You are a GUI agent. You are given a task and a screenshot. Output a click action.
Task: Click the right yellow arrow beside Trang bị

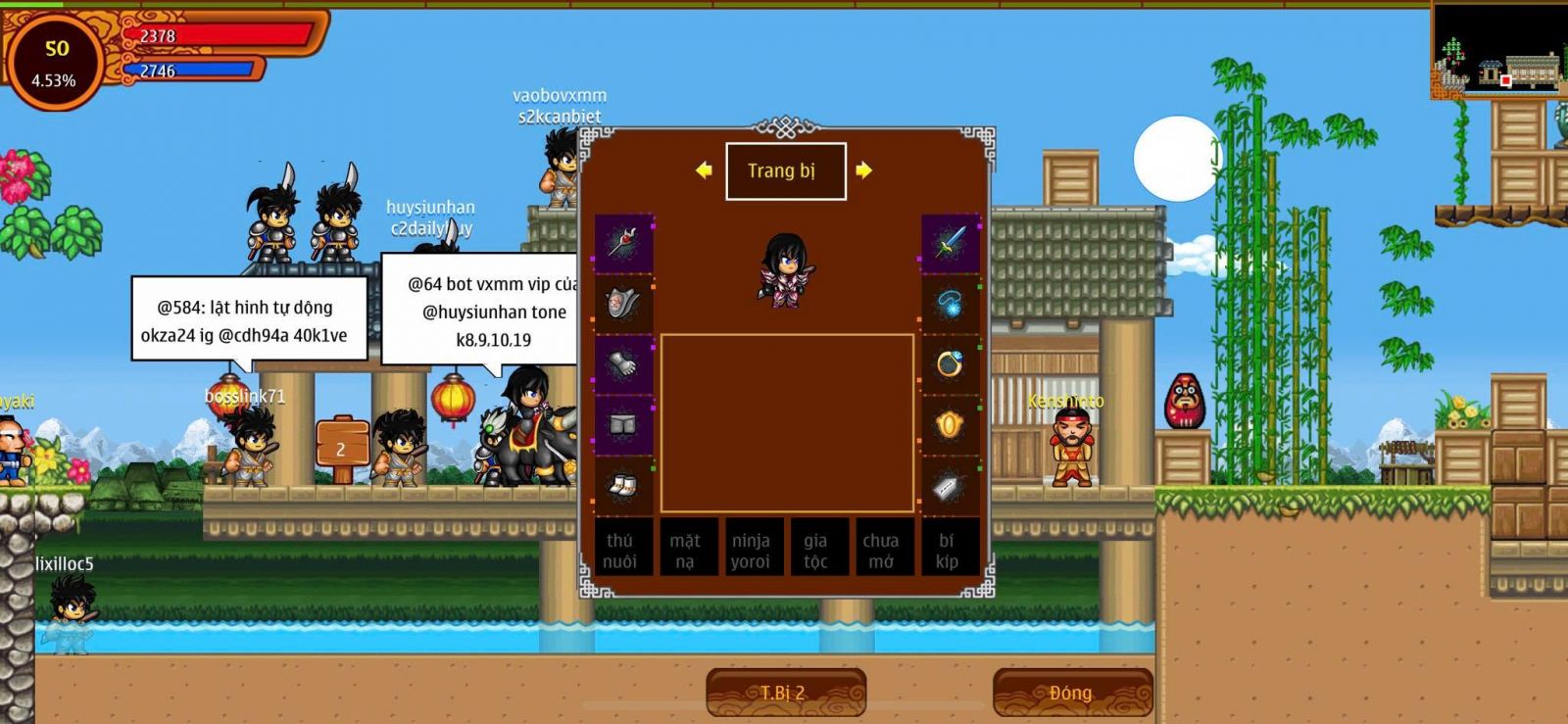(x=863, y=170)
